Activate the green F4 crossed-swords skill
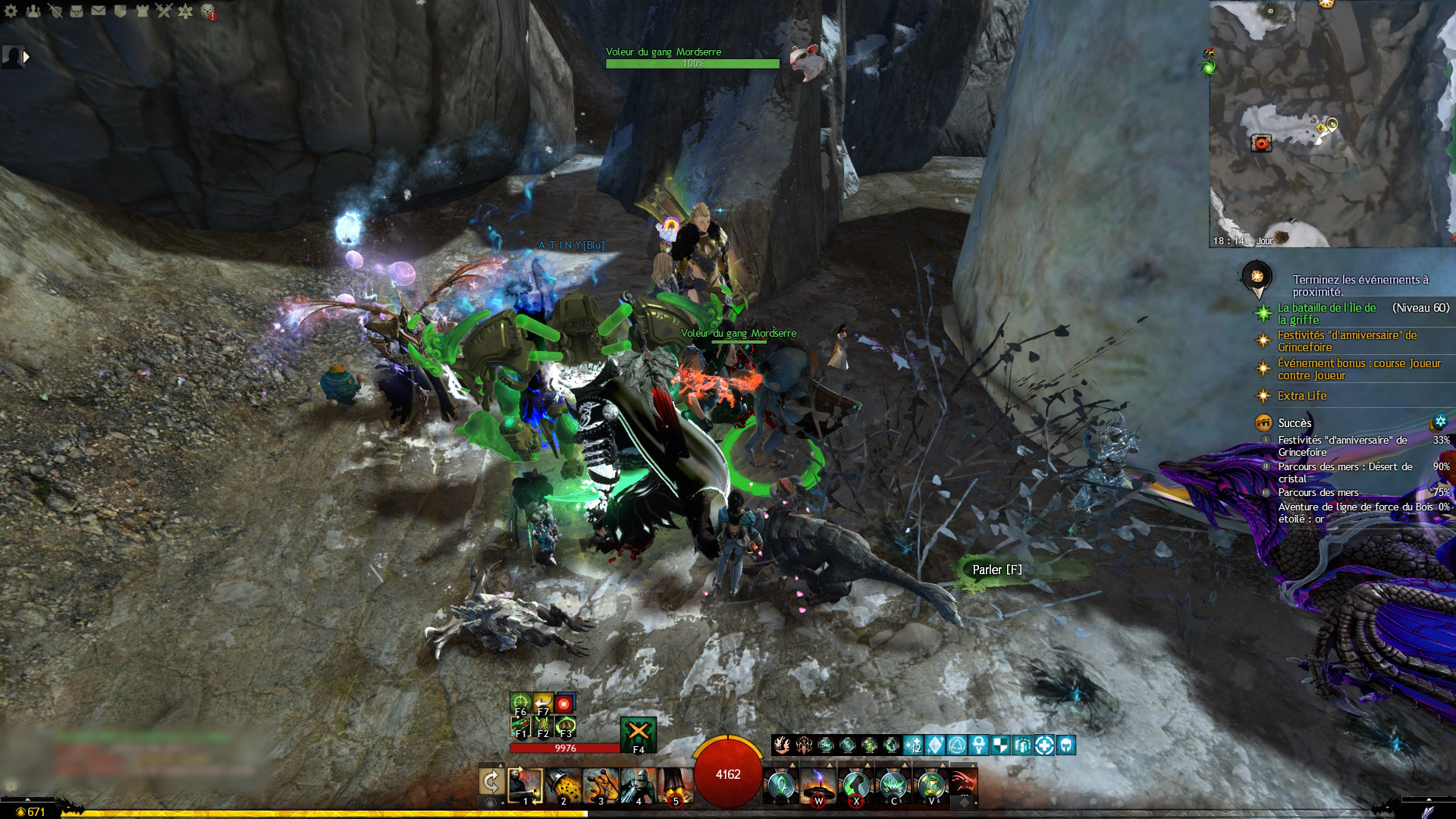The image size is (1456, 819). tap(639, 734)
